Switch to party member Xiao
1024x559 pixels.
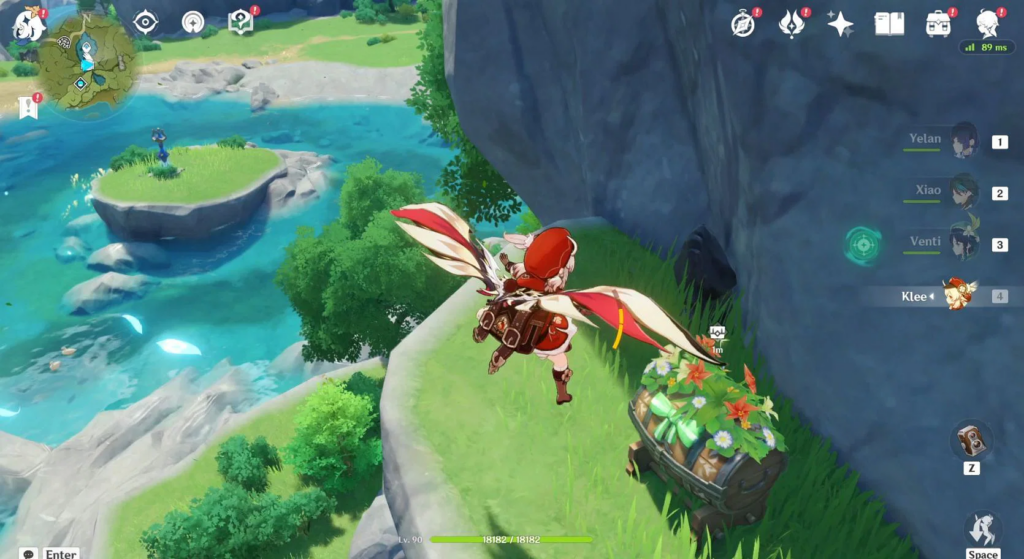[x=963, y=192]
